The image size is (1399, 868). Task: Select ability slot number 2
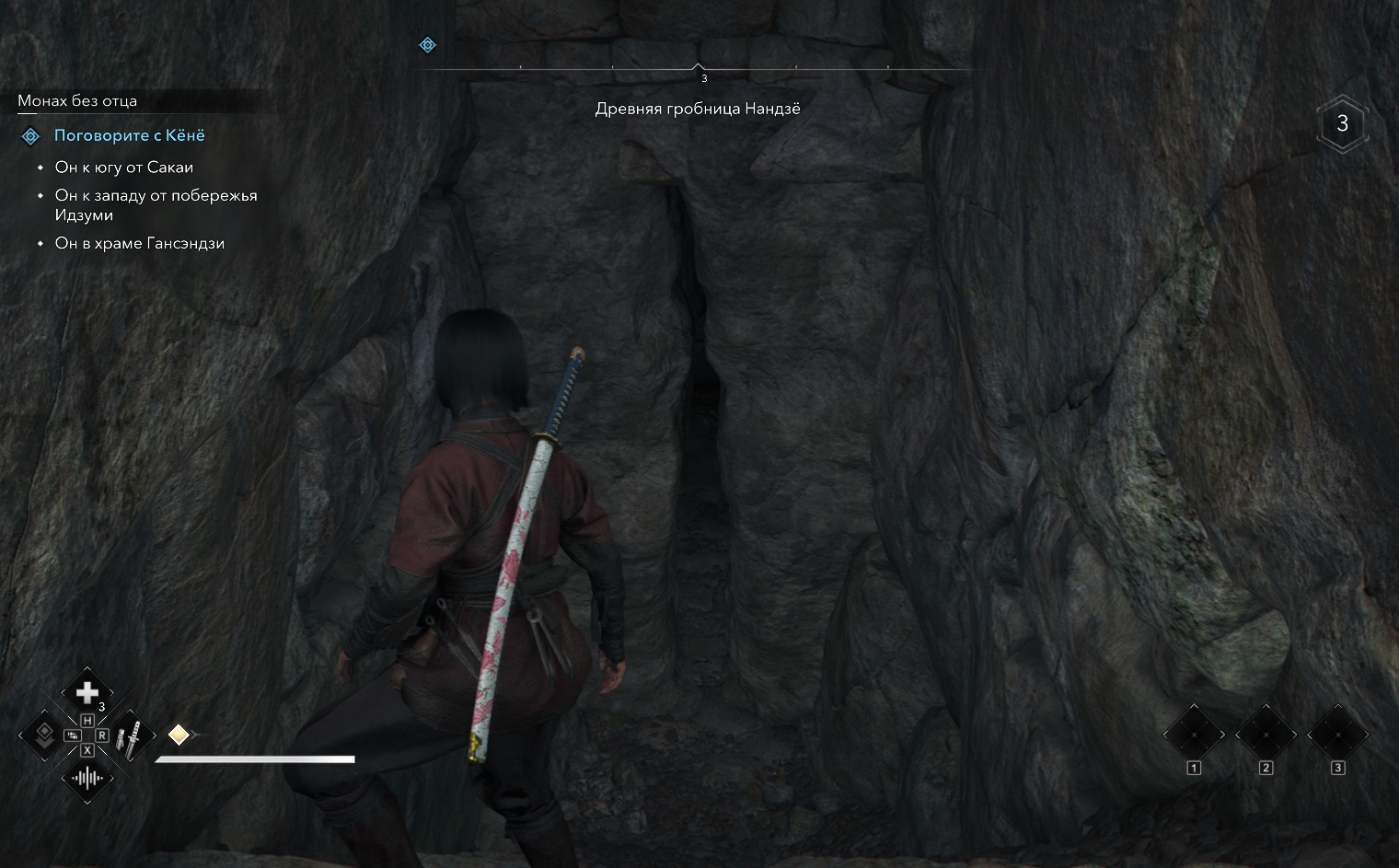[1266, 735]
